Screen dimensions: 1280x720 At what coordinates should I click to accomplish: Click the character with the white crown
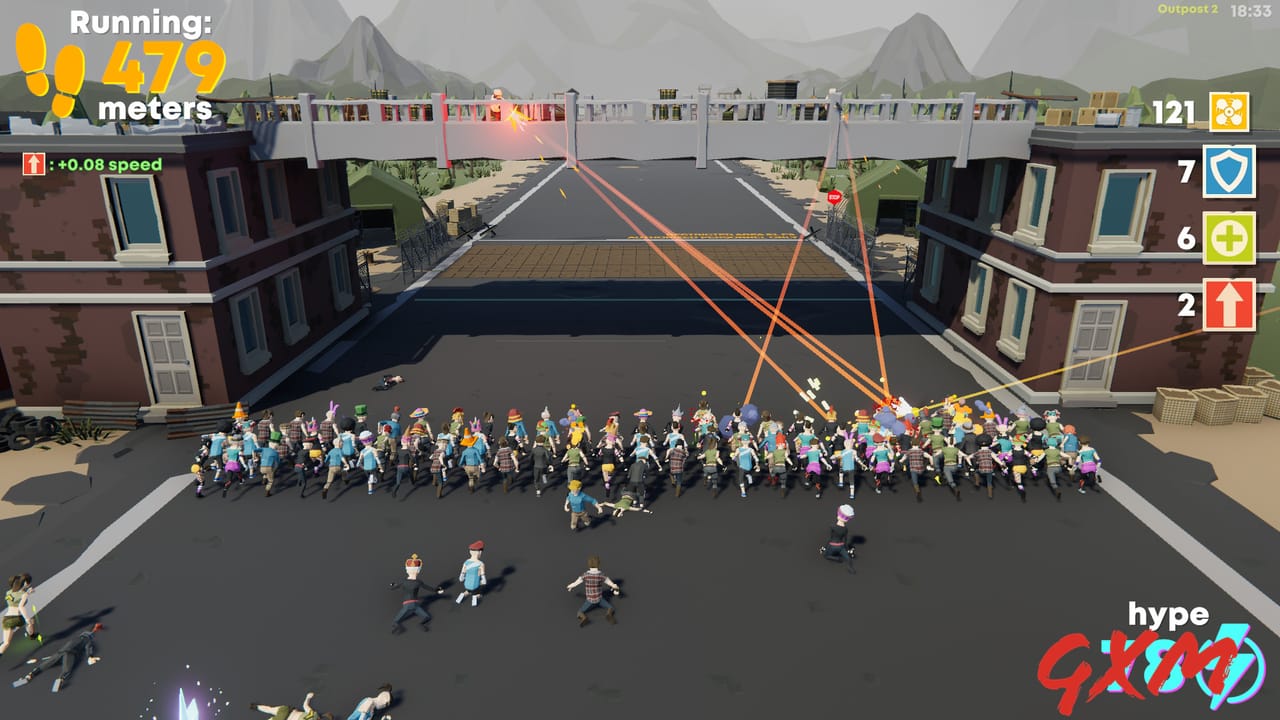pyautogui.click(x=412, y=570)
